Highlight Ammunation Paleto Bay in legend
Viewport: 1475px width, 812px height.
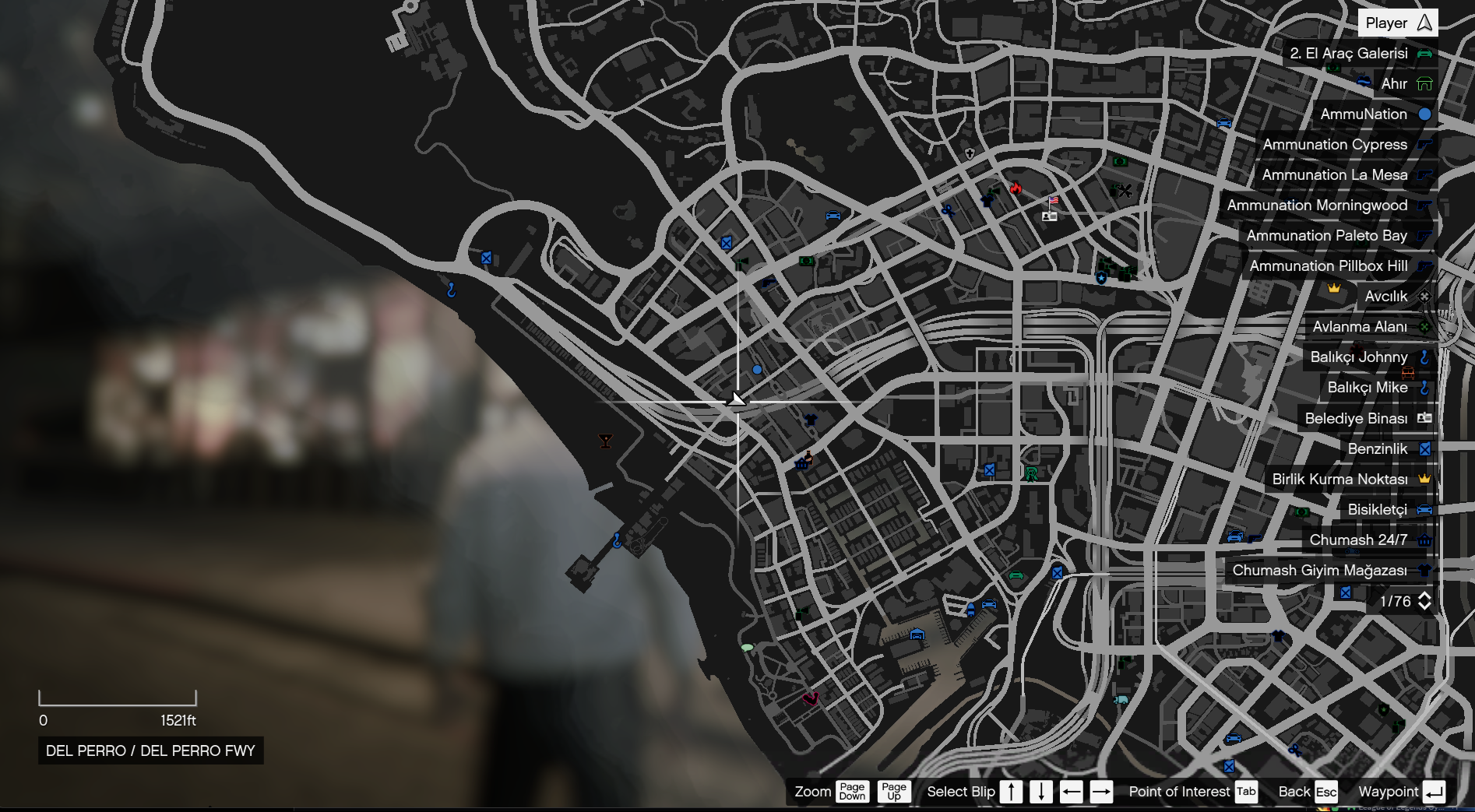coord(1337,236)
